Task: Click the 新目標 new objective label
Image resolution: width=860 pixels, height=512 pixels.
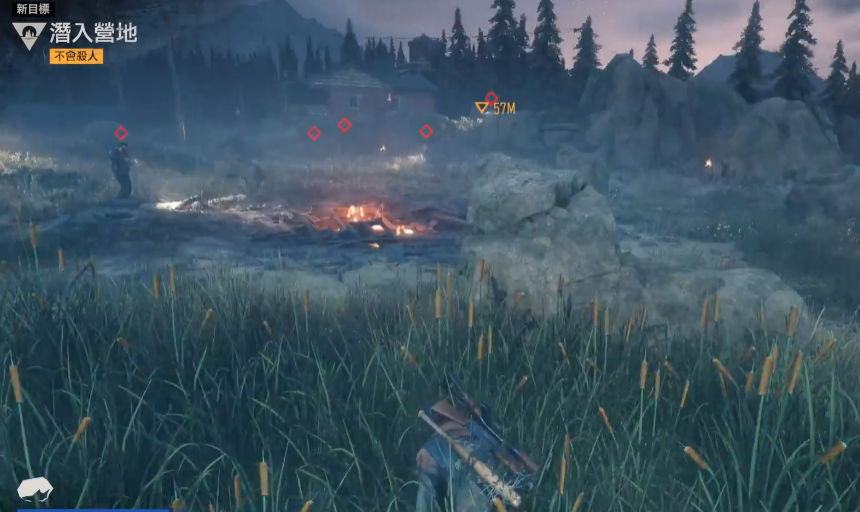Action: [x=33, y=9]
